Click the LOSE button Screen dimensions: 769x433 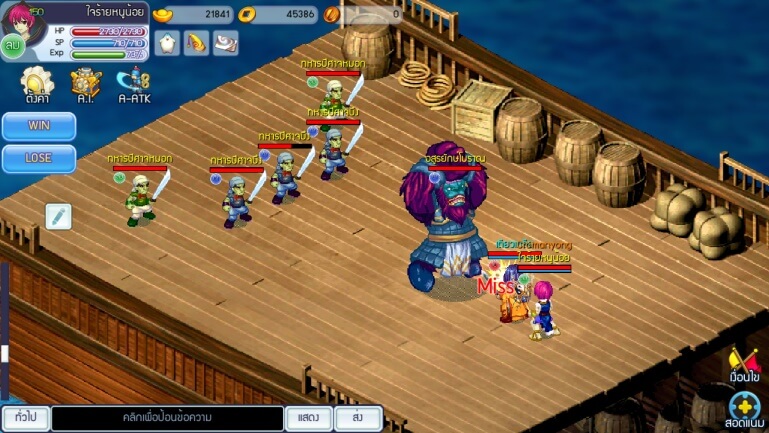39,159
